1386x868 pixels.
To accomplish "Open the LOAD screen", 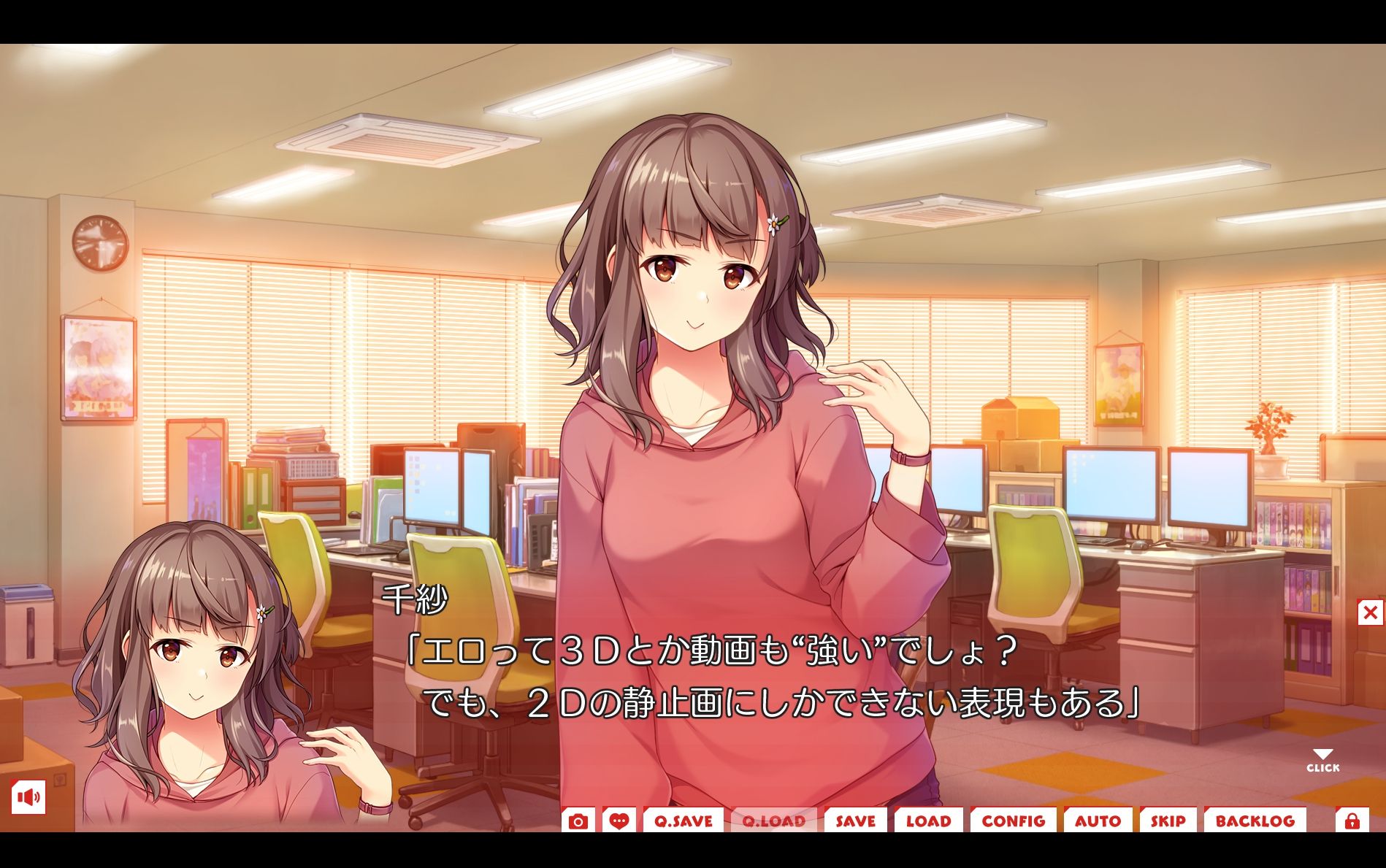I will (929, 821).
